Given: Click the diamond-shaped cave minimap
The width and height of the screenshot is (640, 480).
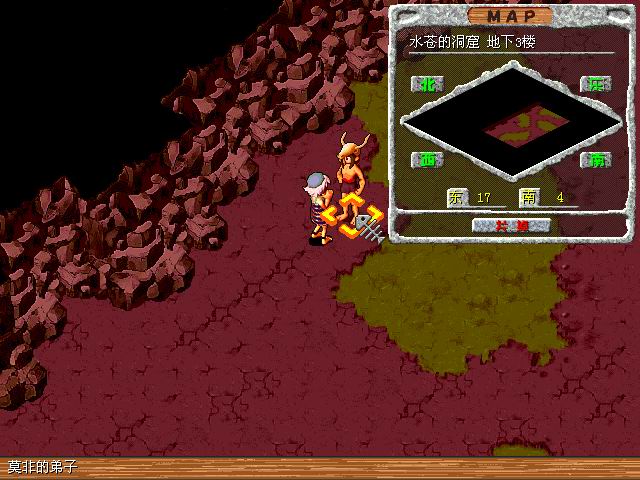Looking at the screenshot, I should click(x=514, y=121).
